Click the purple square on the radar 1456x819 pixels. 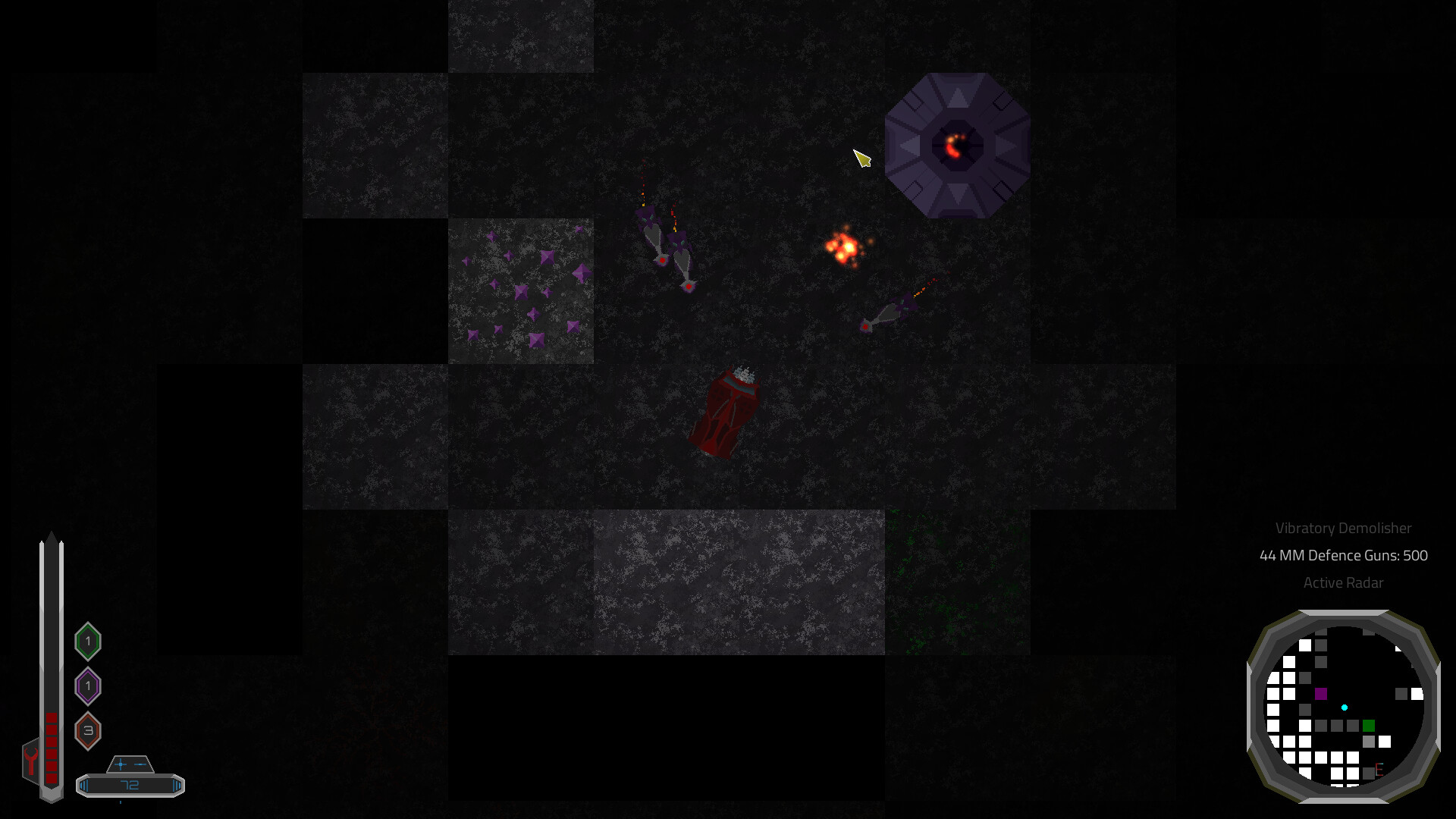(1321, 694)
